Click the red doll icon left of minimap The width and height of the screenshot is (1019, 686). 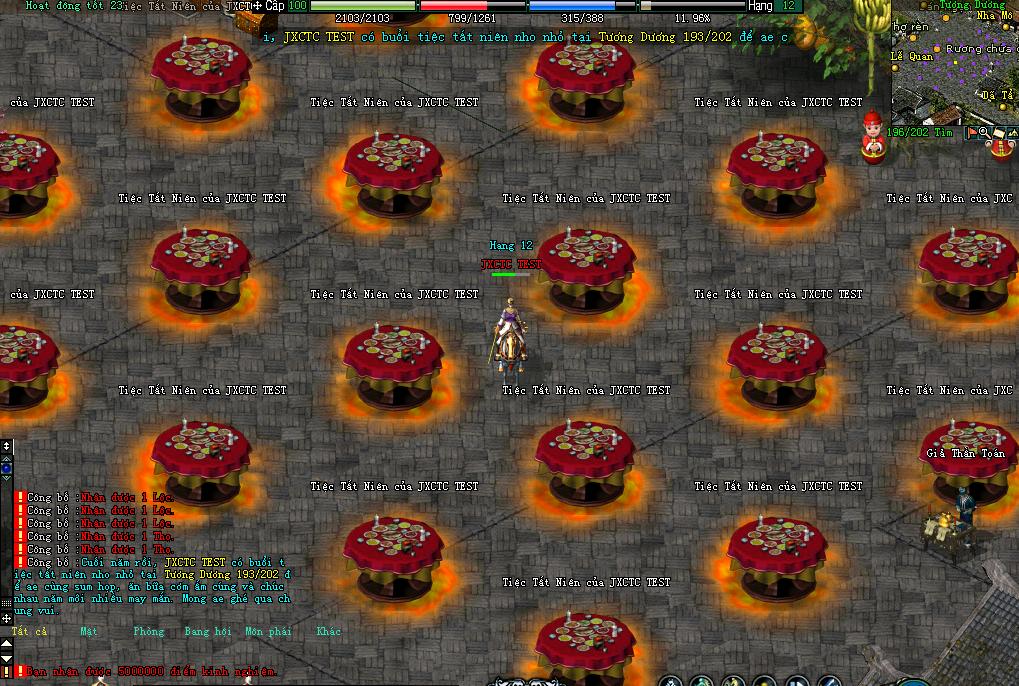click(872, 138)
